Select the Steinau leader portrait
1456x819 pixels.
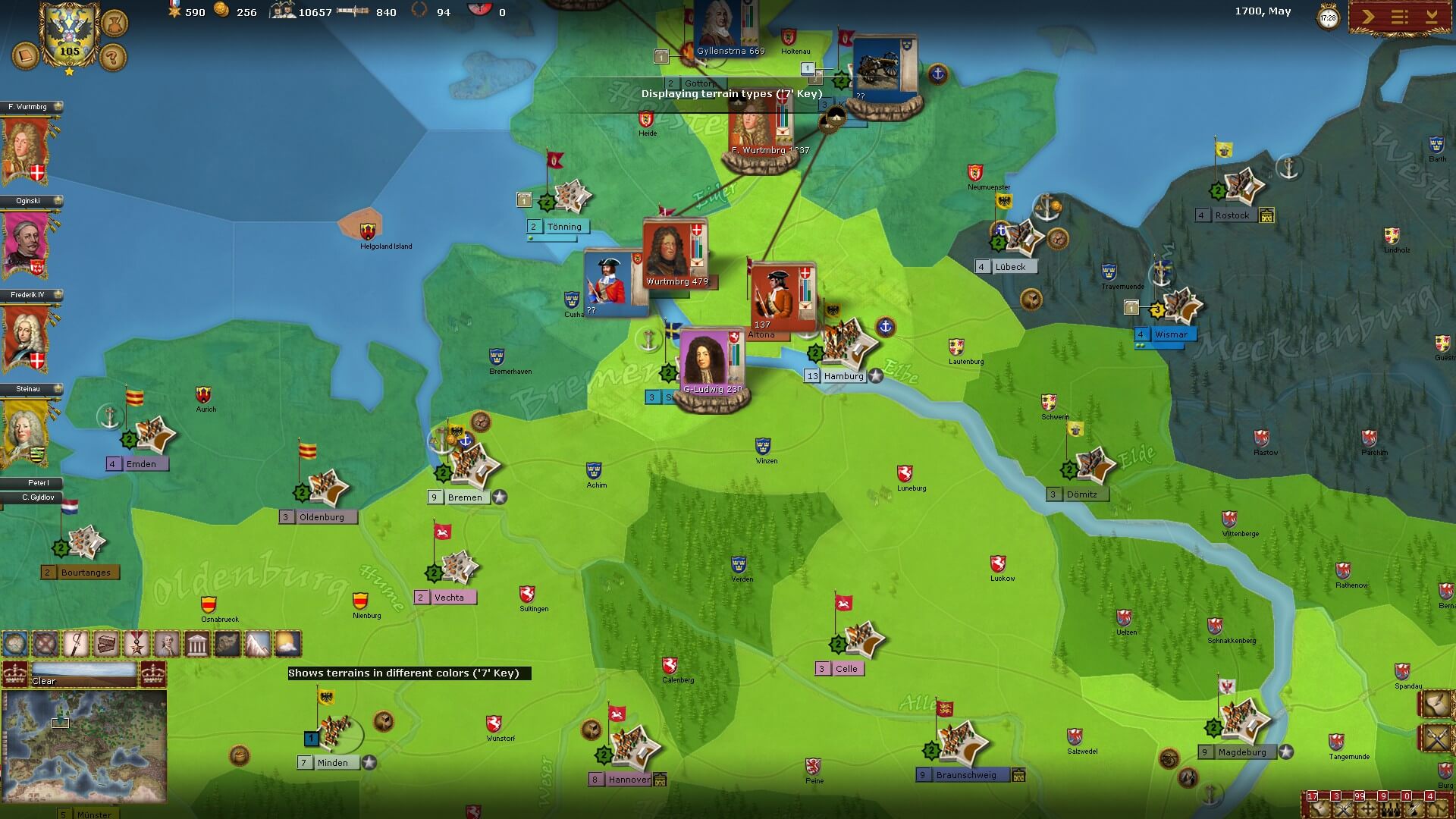click(x=27, y=431)
